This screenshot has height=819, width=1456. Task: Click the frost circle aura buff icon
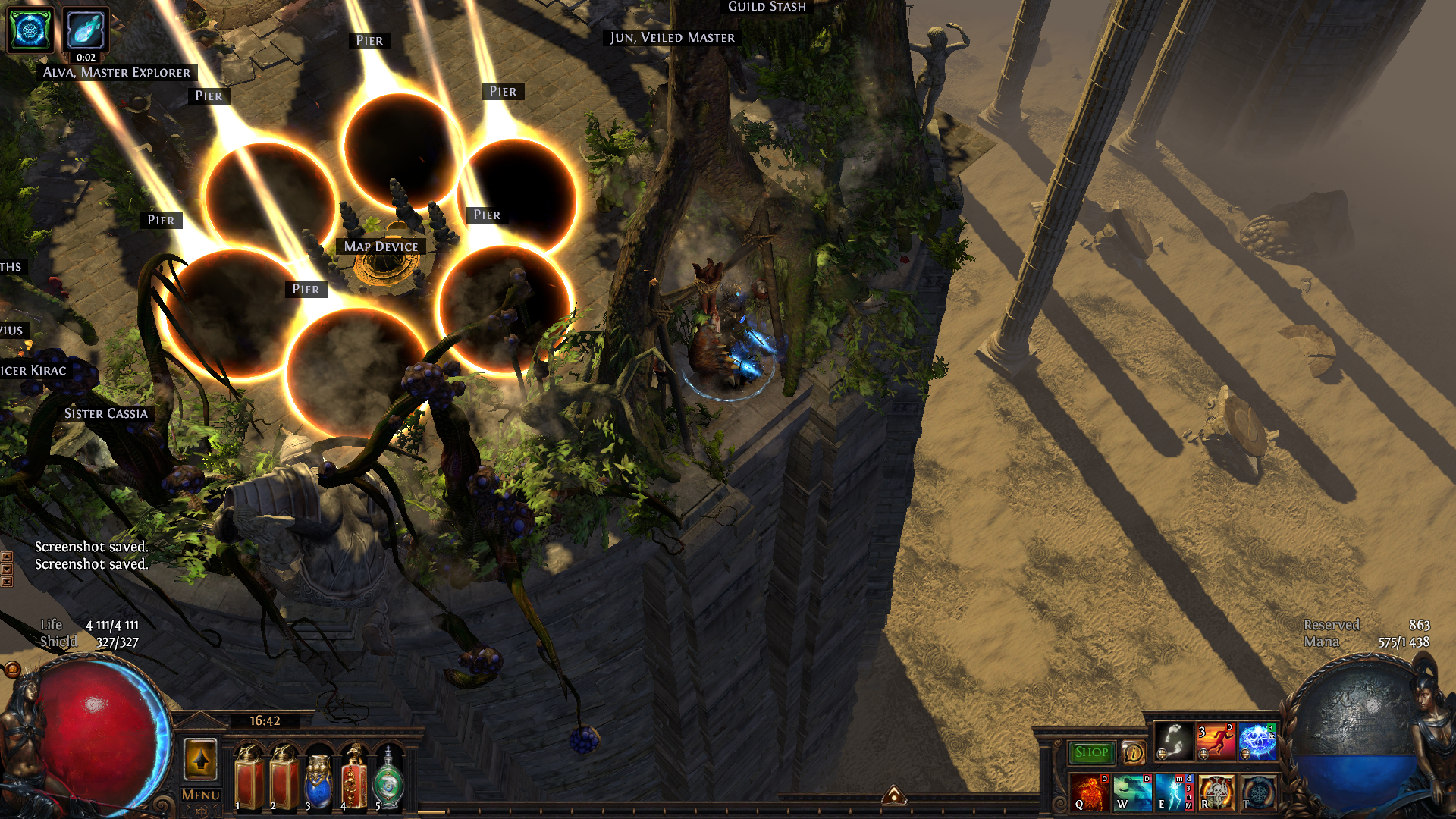click(30, 30)
